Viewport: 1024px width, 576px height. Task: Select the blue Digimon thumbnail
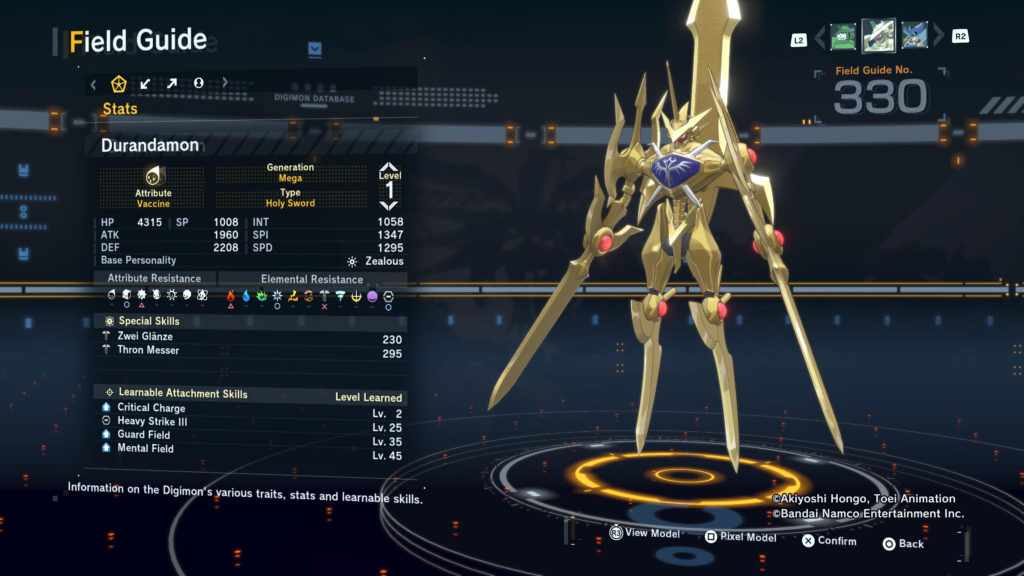point(913,37)
